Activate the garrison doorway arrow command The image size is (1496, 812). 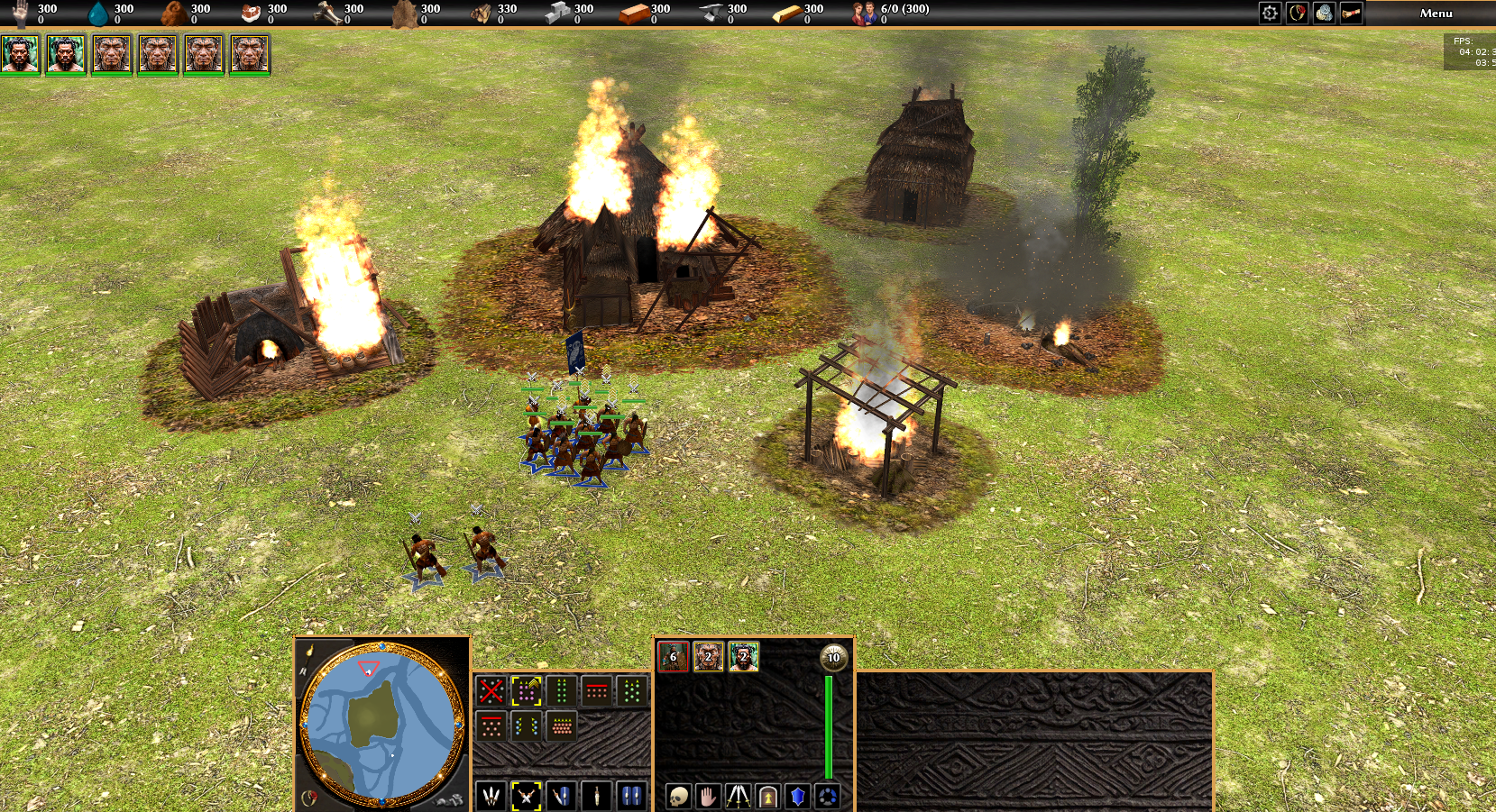tap(767, 796)
